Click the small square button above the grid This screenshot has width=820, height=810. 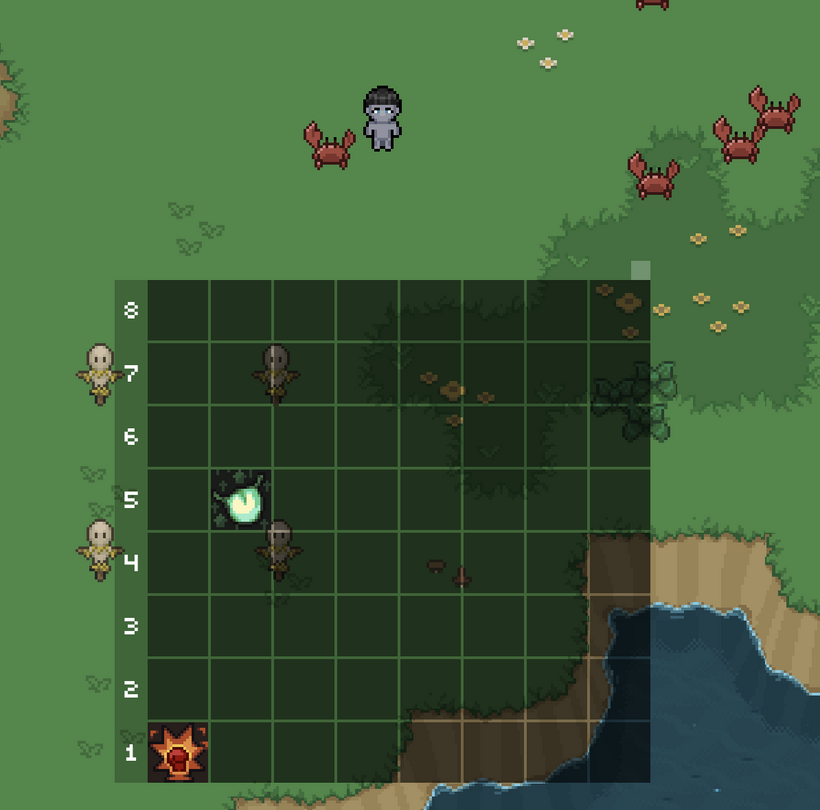(x=640, y=270)
